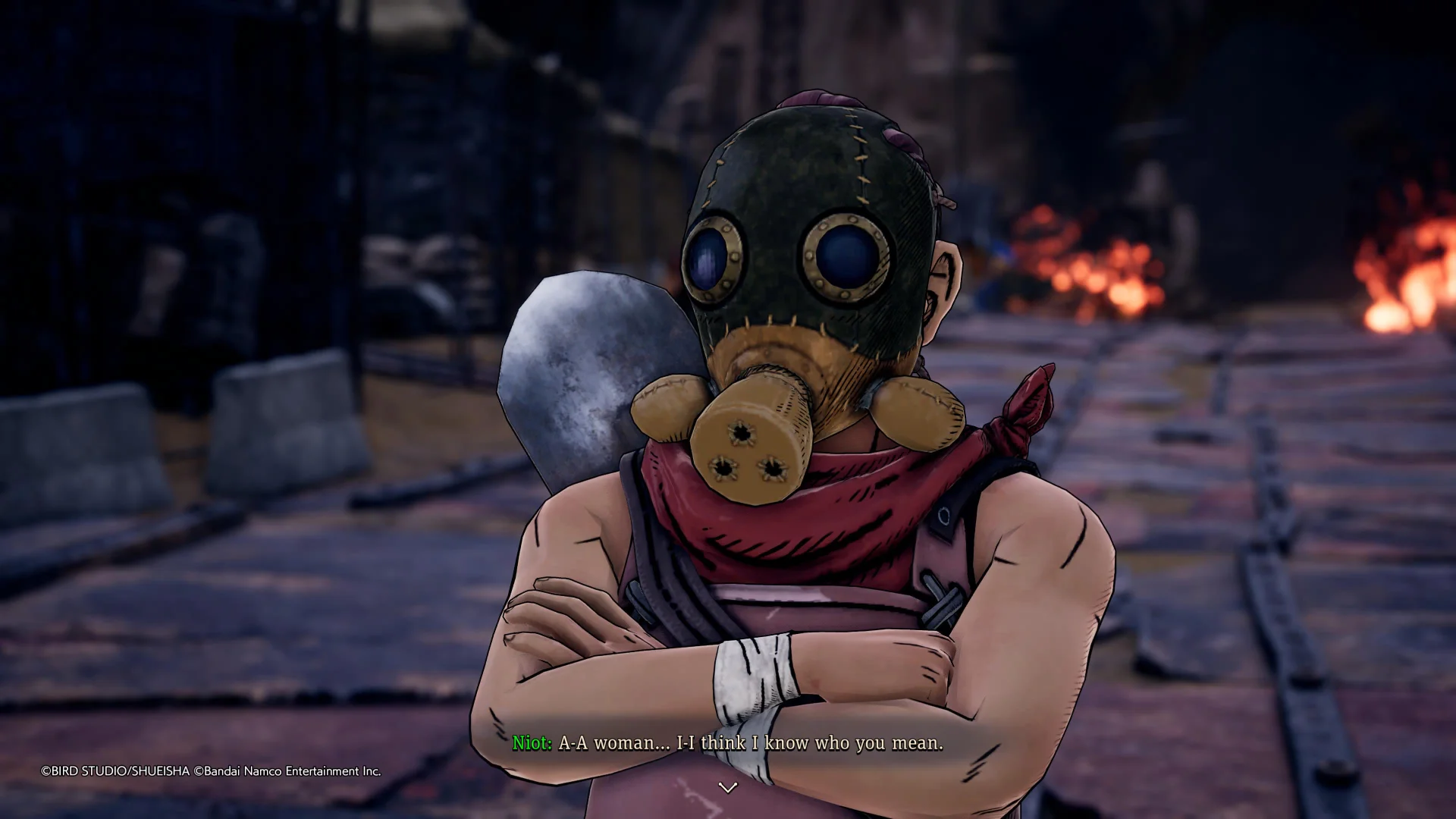1456x819 pixels.
Task: Advance dialogue with the down arrow indicator
Action: pyautogui.click(x=728, y=788)
